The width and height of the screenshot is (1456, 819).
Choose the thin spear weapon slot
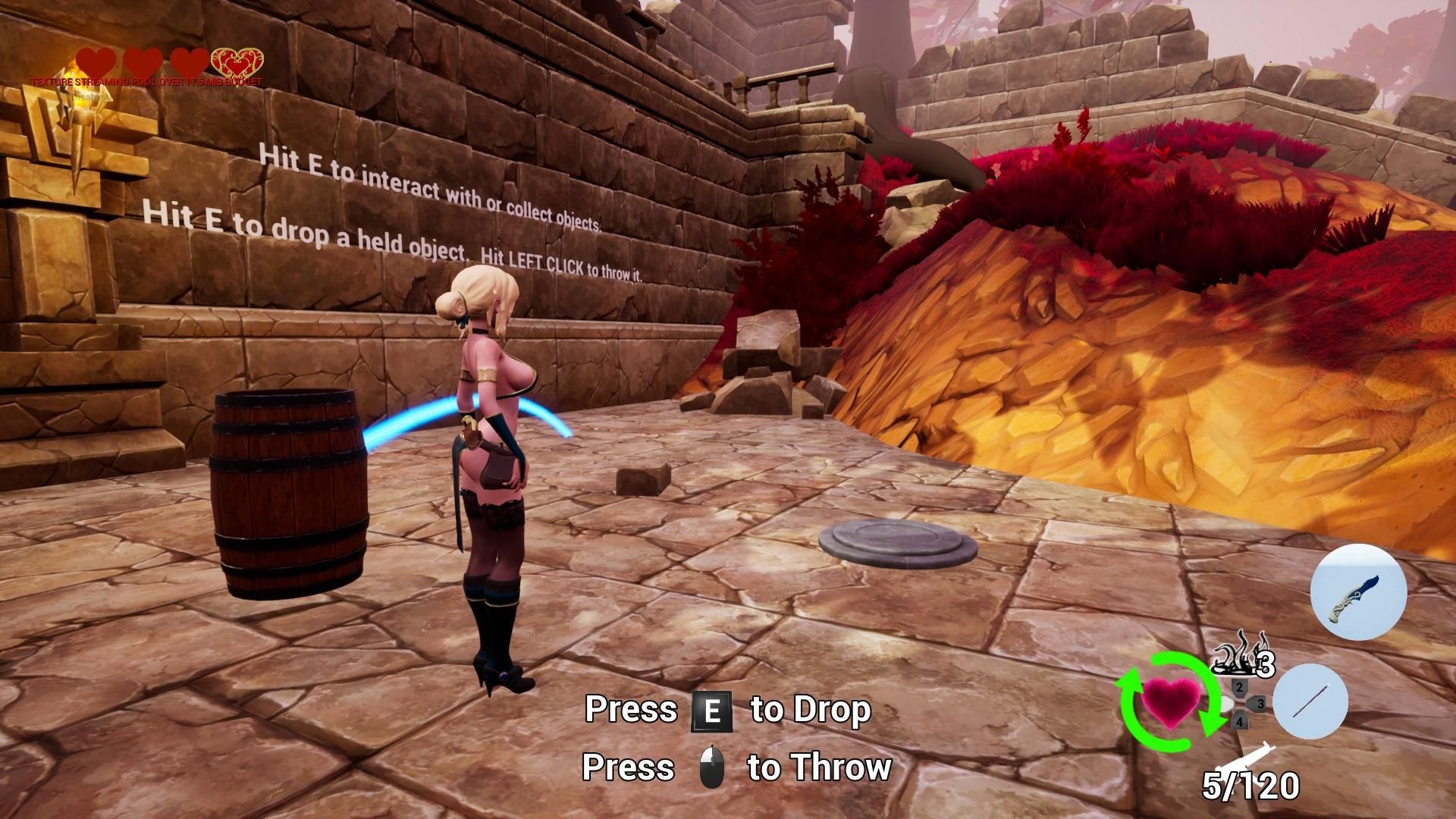1310,702
